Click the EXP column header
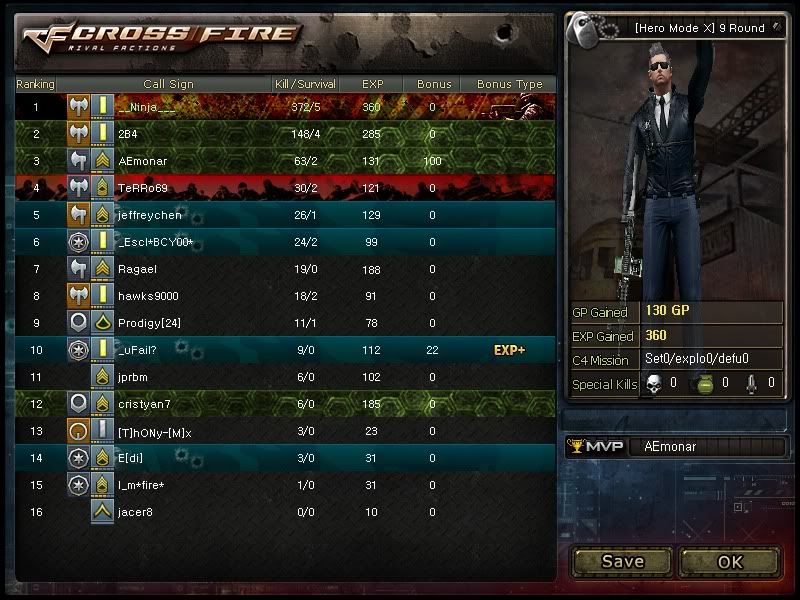800x600 pixels. coord(372,84)
